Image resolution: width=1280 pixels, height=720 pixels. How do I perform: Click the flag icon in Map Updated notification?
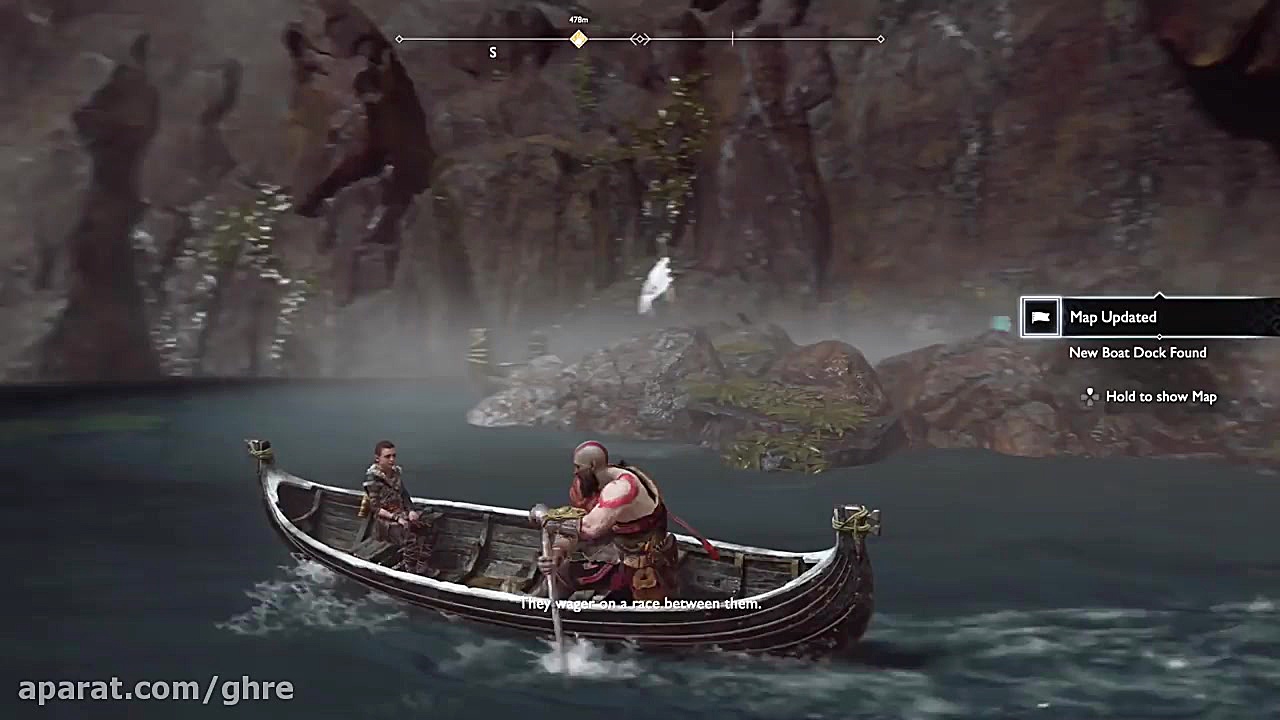pyautogui.click(x=1040, y=317)
